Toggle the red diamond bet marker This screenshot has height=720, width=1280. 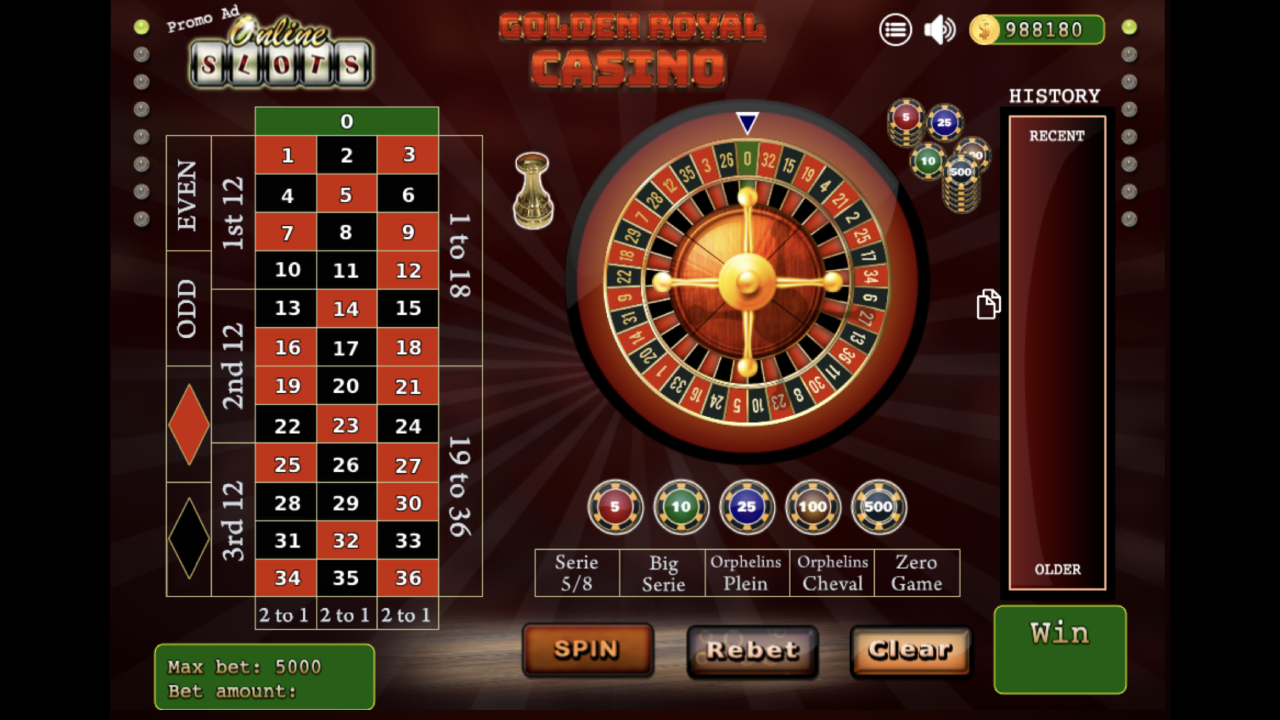[188, 424]
